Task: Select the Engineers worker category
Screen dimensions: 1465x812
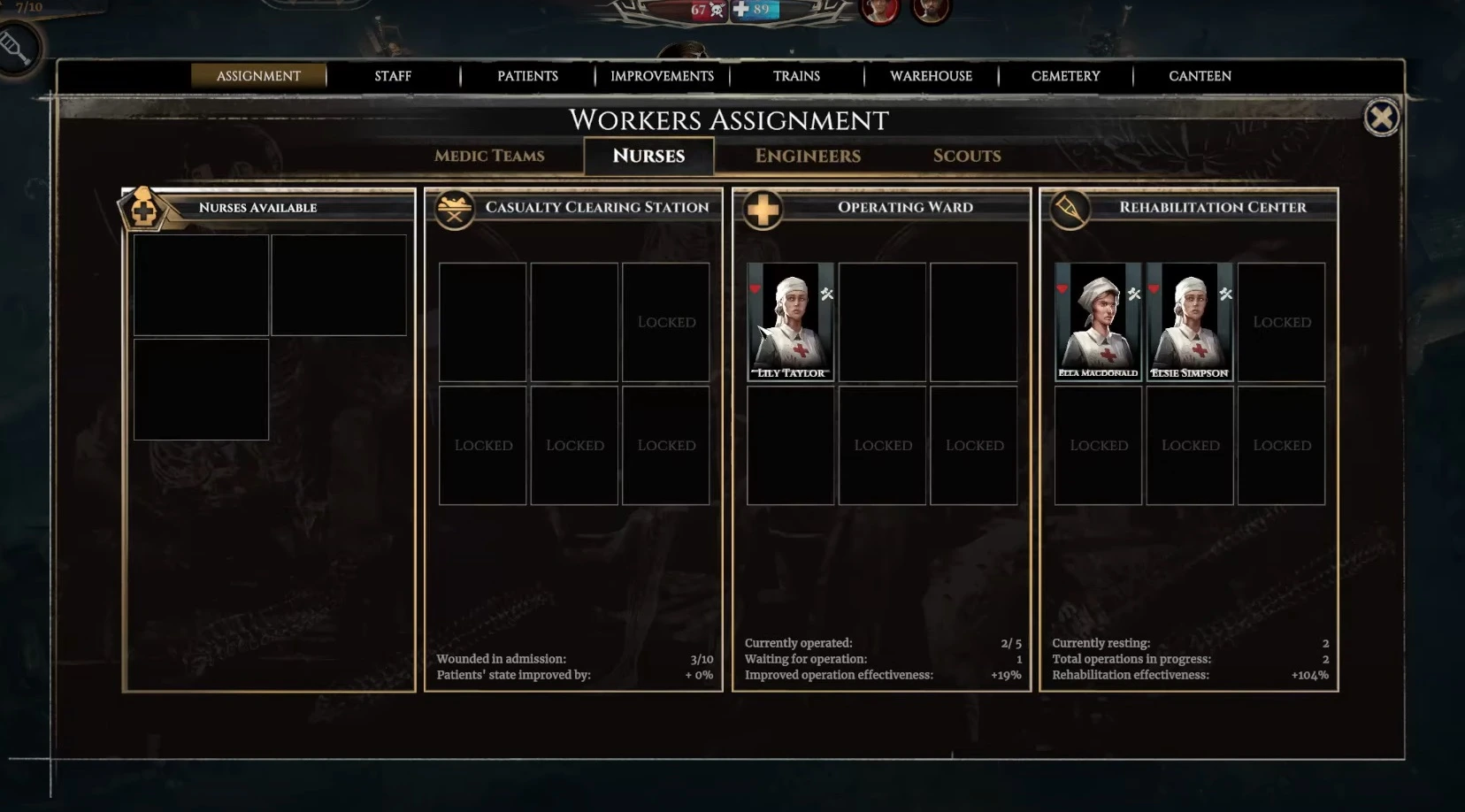Action: (807, 156)
